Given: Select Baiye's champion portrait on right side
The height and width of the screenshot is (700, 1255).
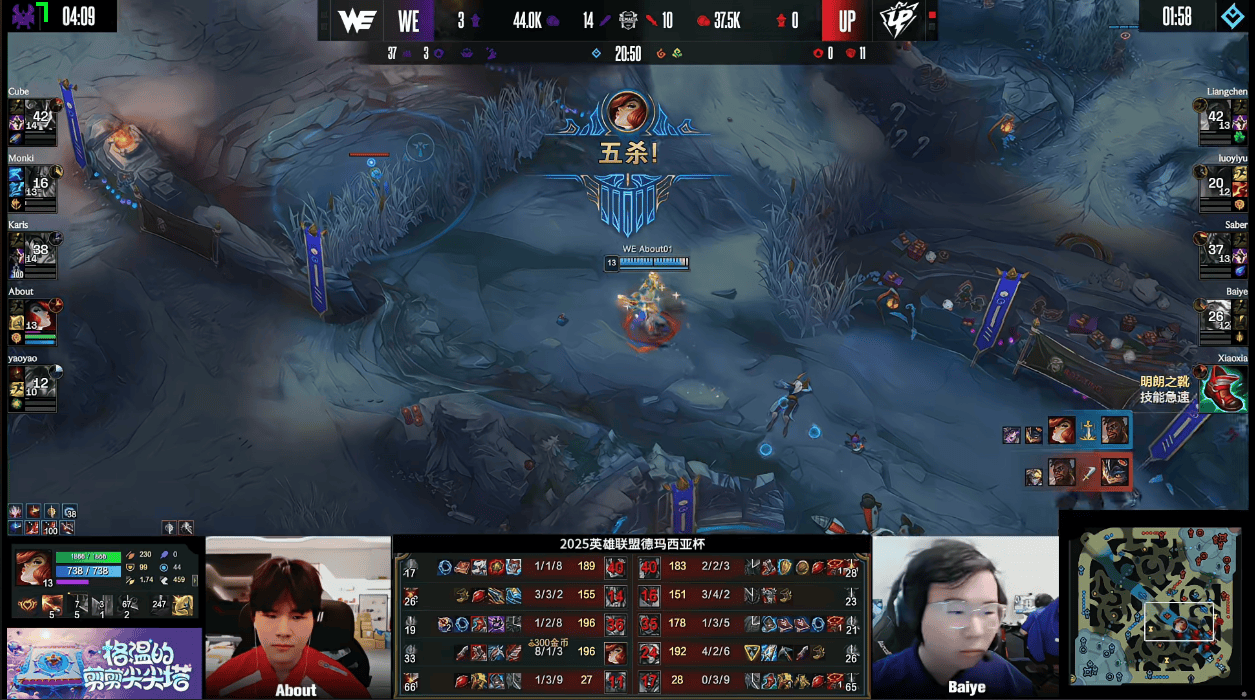Looking at the screenshot, I should 1216,315.
